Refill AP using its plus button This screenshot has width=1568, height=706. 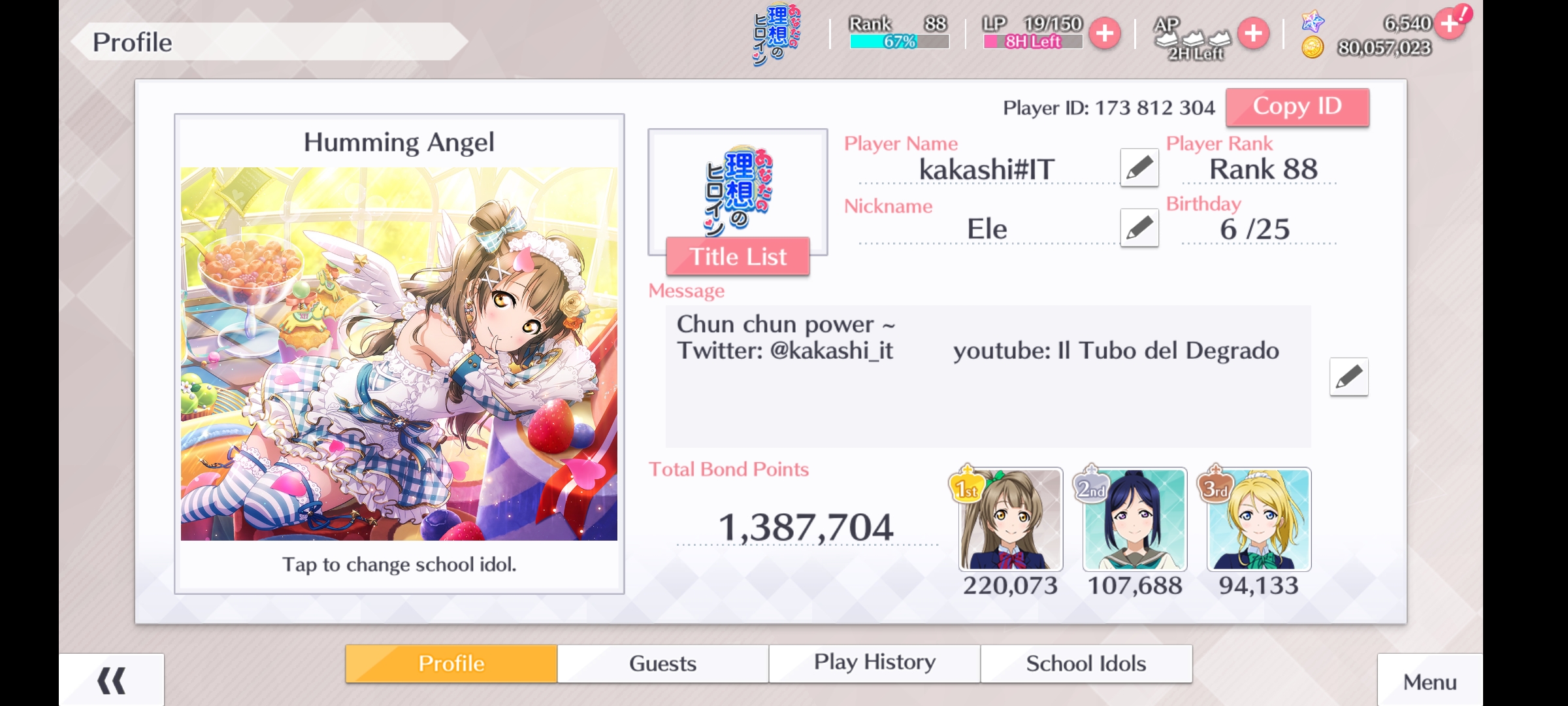1253,33
